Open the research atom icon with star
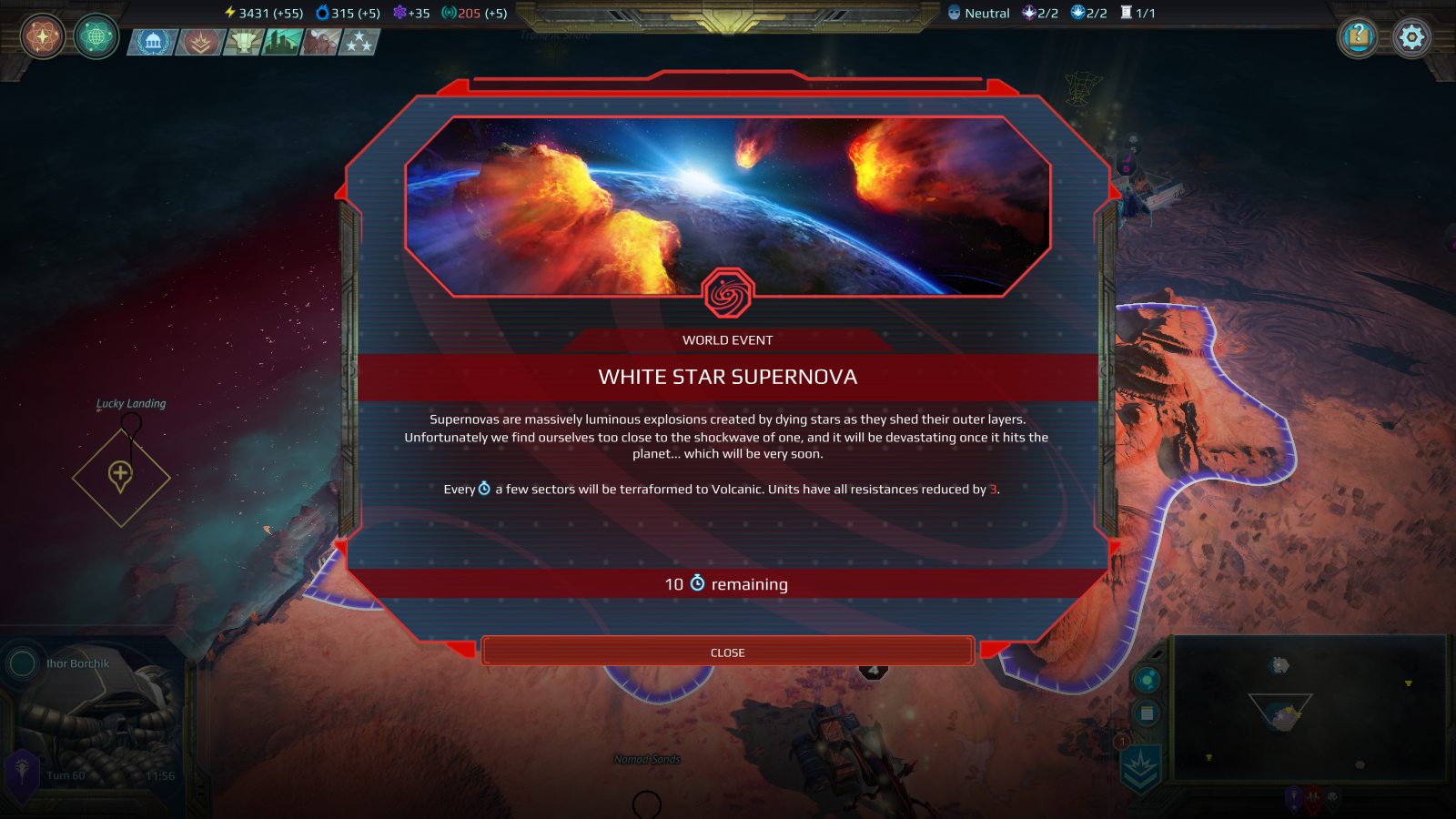The height and width of the screenshot is (819, 1456). point(42,37)
